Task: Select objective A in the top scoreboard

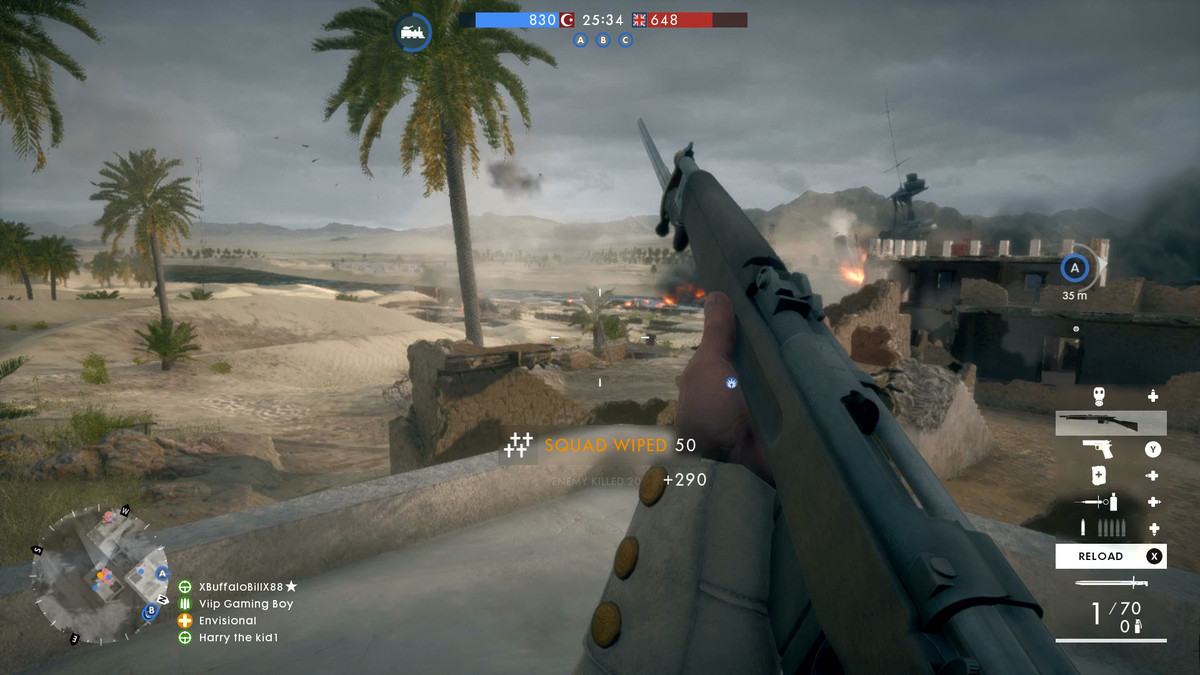Action: point(580,40)
